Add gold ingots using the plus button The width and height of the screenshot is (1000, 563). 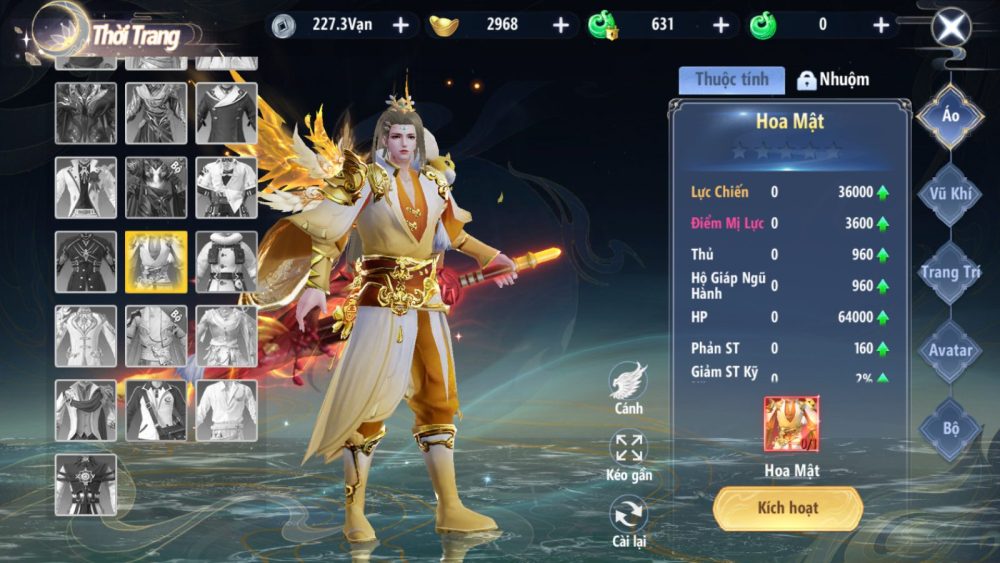(561, 25)
